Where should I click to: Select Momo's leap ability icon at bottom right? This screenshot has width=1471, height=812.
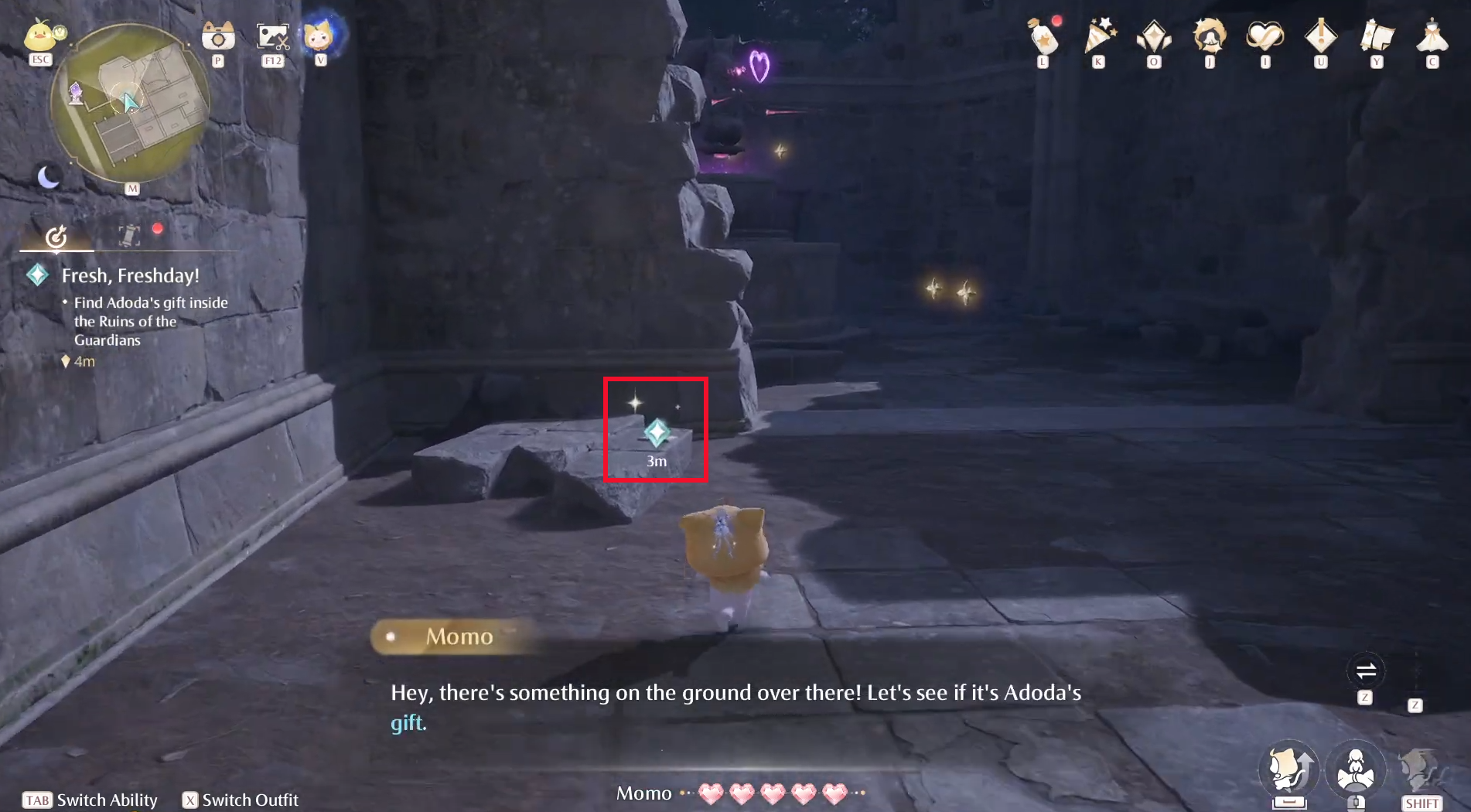tap(1290, 769)
